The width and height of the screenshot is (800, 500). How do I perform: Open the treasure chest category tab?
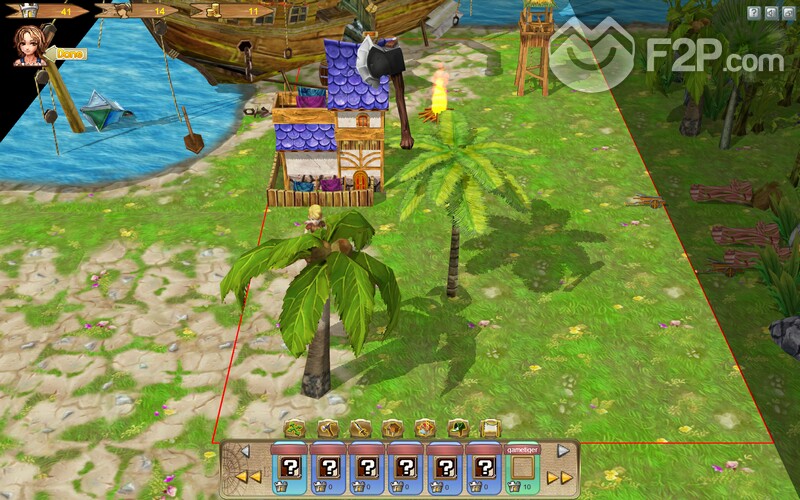[425, 429]
